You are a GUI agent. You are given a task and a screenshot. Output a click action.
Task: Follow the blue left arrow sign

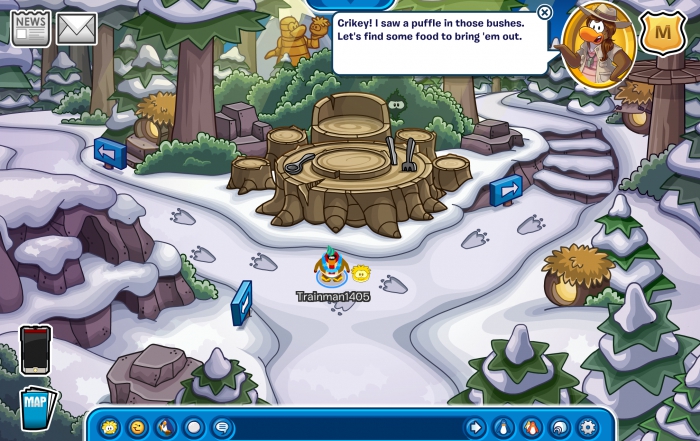click(x=109, y=153)
